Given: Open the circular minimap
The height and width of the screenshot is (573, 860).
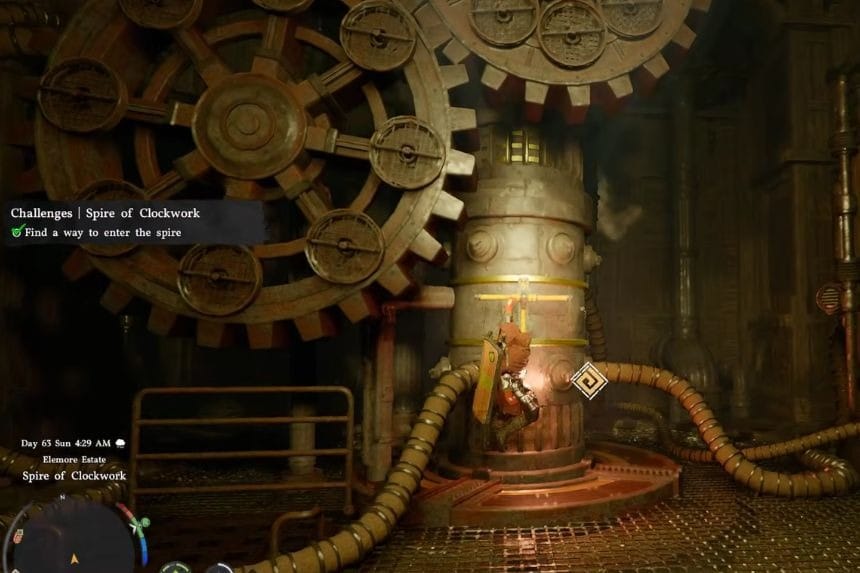Looking at the screenshot, I should pyautogui.click(x=76, y=541).
